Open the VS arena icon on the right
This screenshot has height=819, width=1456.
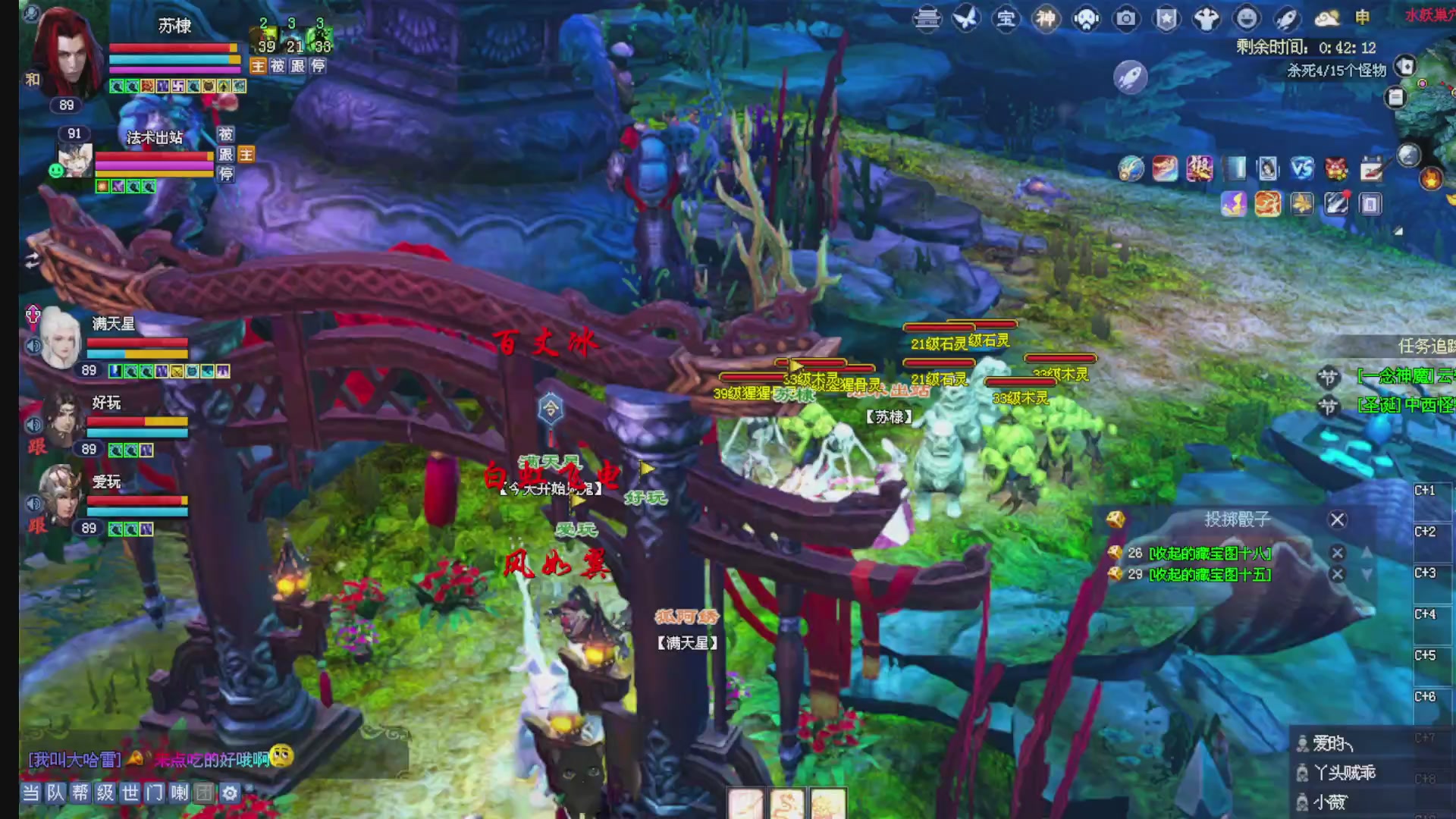(1301, 168)
